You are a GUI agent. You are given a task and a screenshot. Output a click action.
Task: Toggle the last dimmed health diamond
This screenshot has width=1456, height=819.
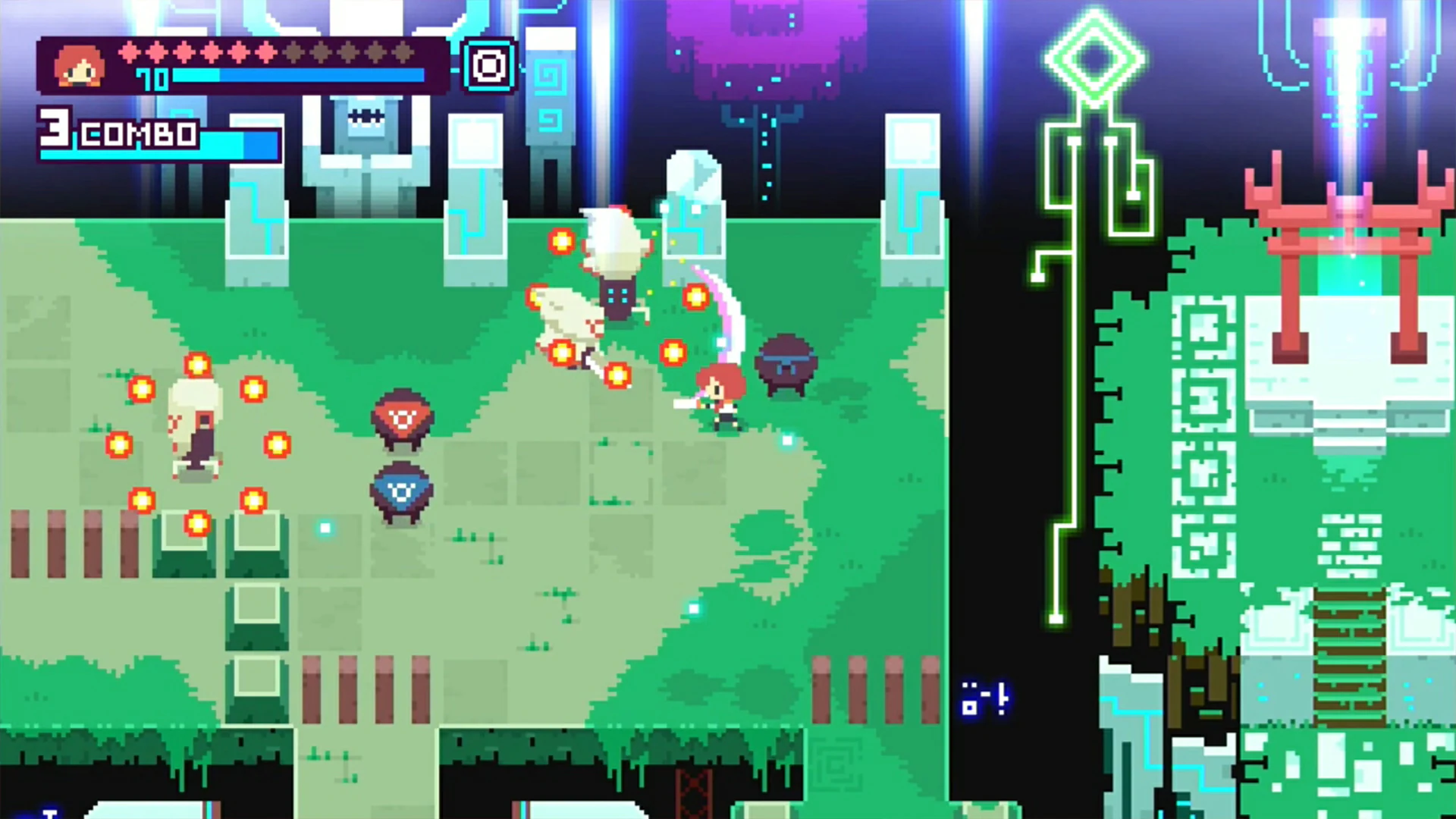[x=402, y=54]
